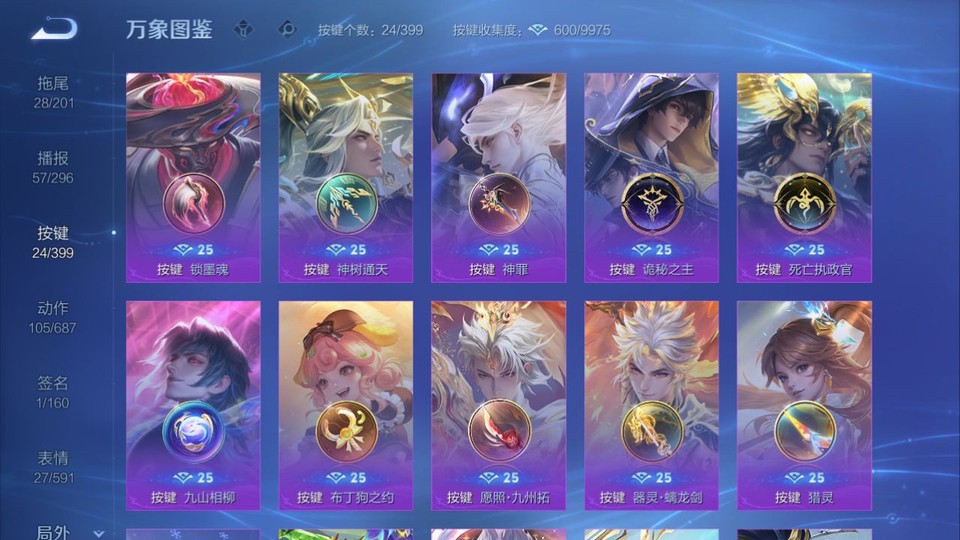
Task: Select the 锁墨魂 button skin card
Action: click(x=193, y=178)
